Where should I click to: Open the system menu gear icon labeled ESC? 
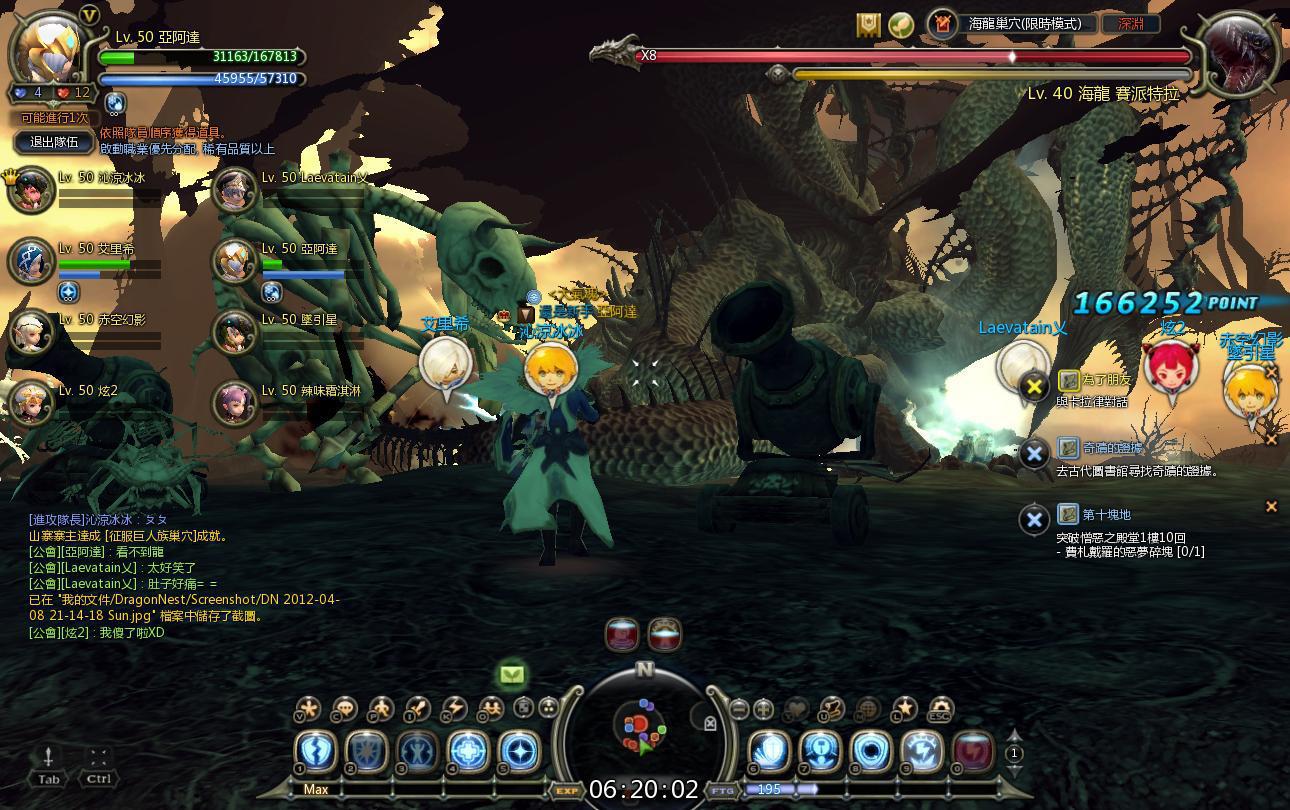coord(940,709)
